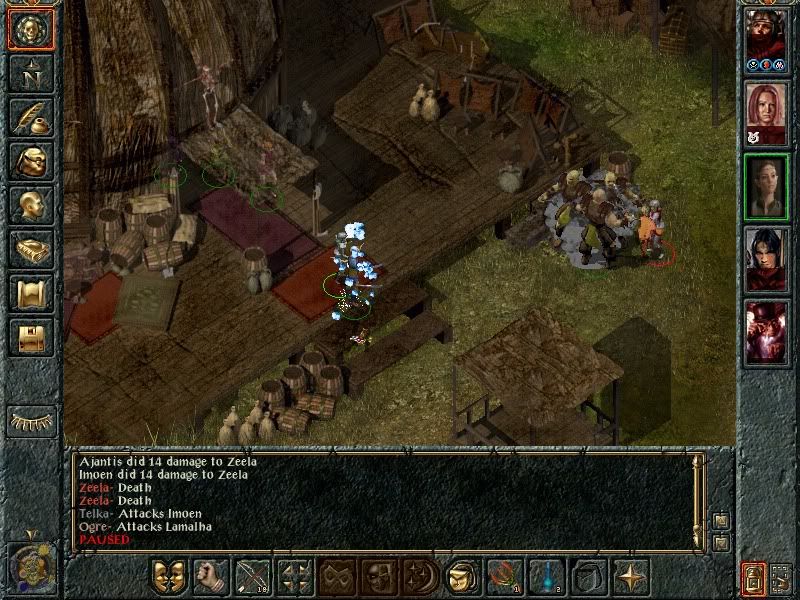Select the fist attack action
Screen dimensions: 800x600
point(211,577)
